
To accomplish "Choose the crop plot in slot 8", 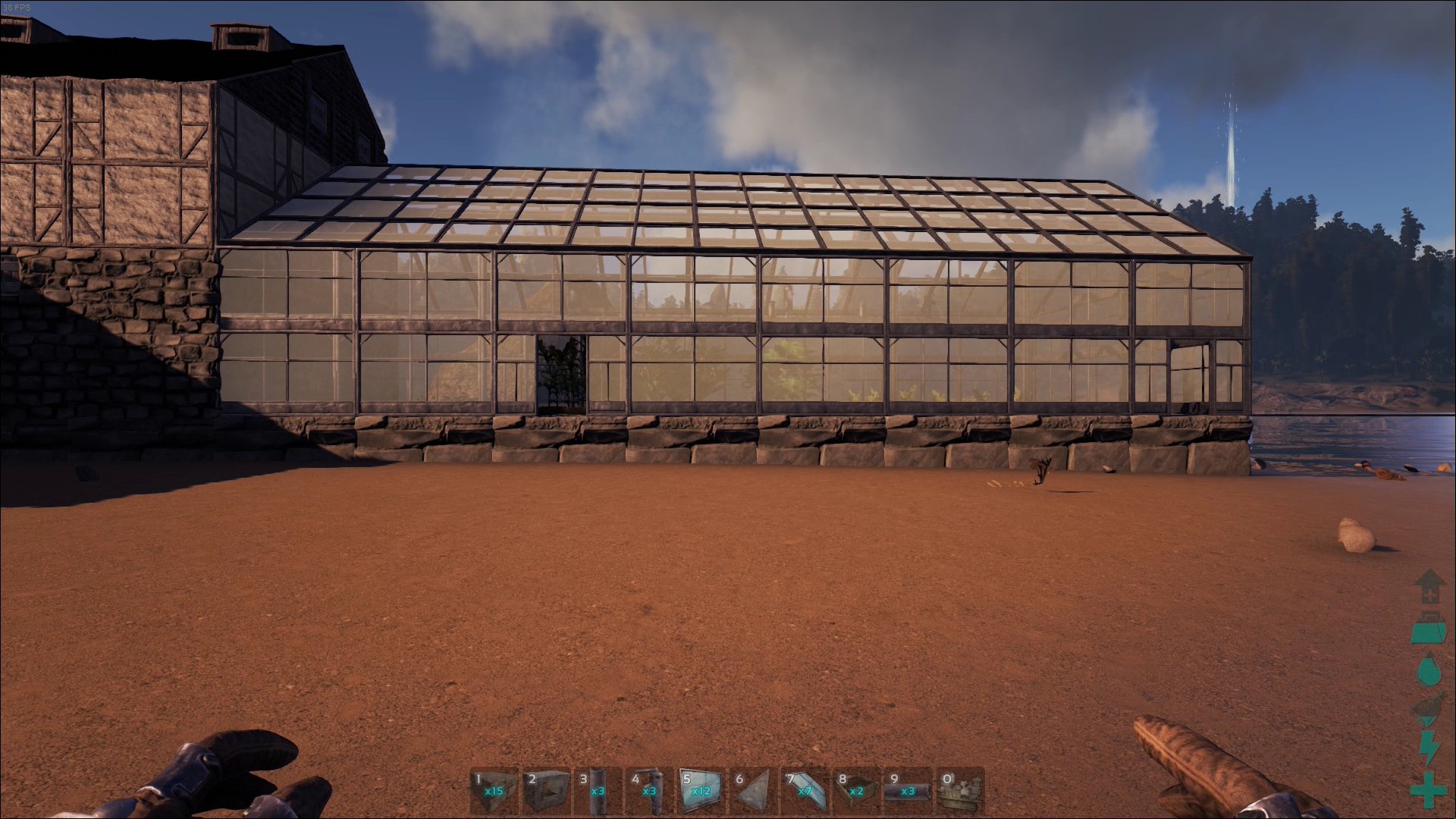I will [x=856, y=791].
